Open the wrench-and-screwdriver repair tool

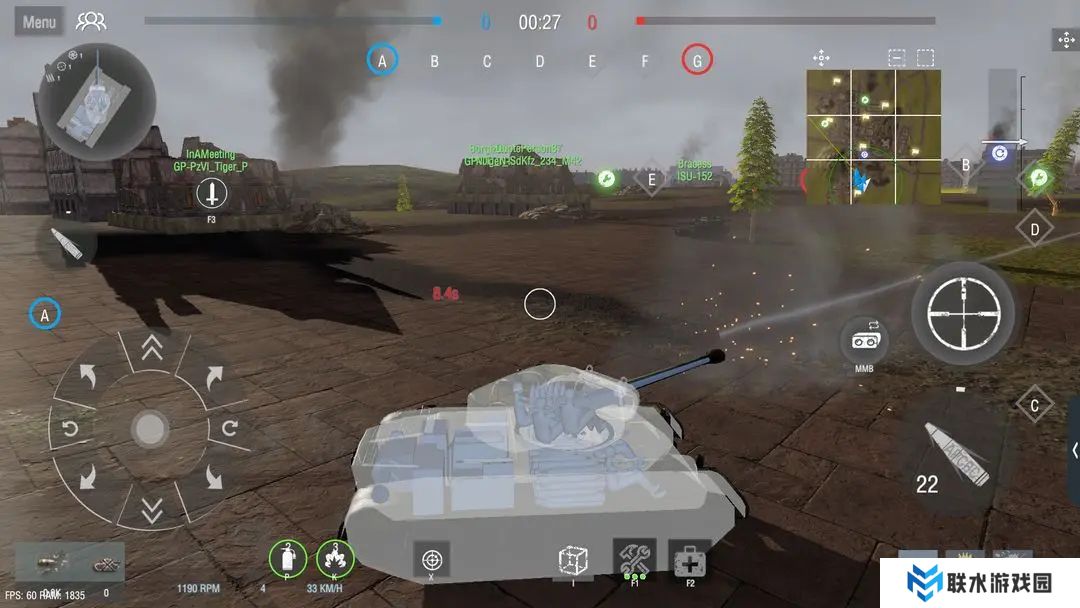tap(634, 558)
